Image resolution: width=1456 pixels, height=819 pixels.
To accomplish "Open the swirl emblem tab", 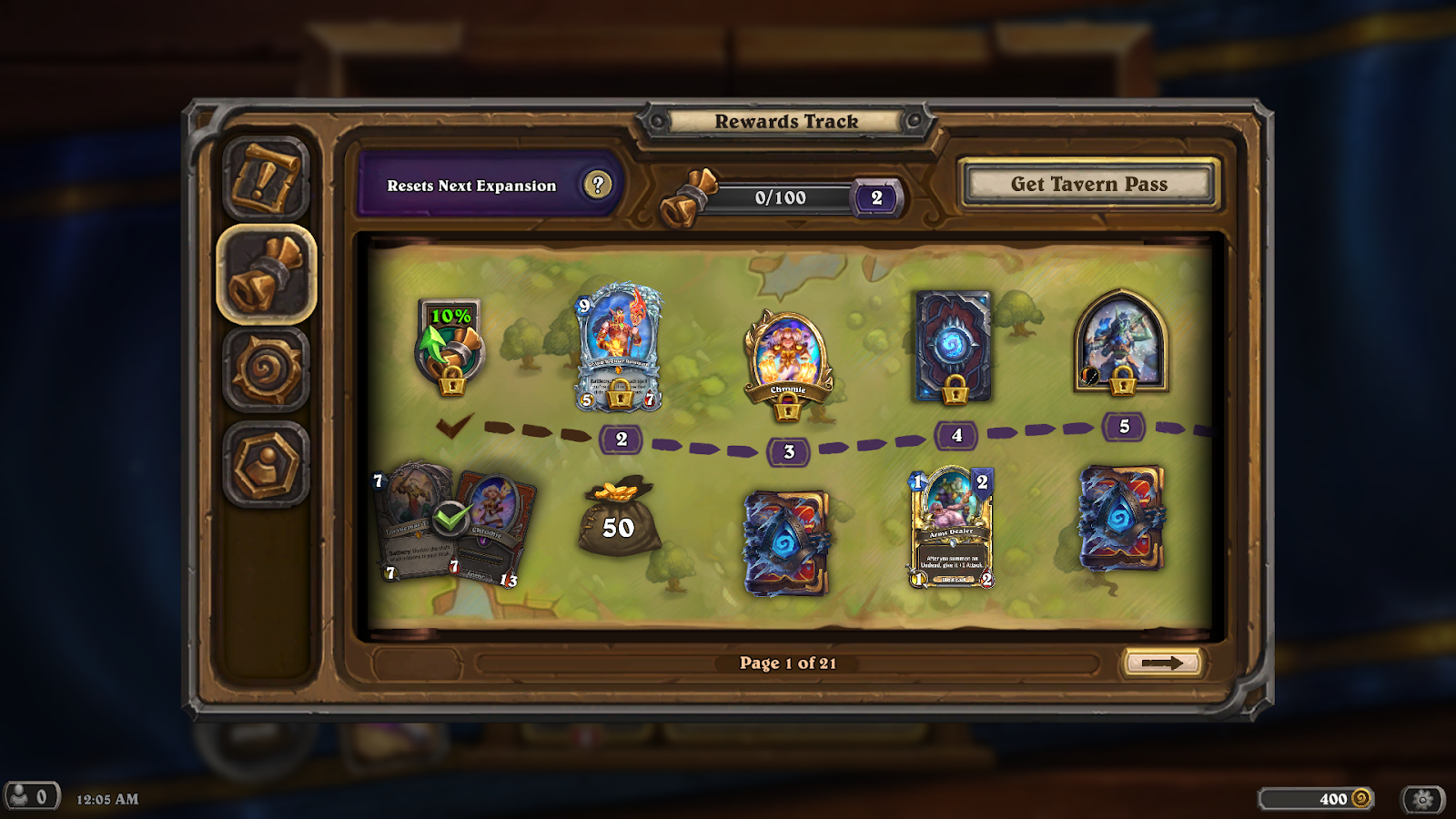I will coord(266,370).
